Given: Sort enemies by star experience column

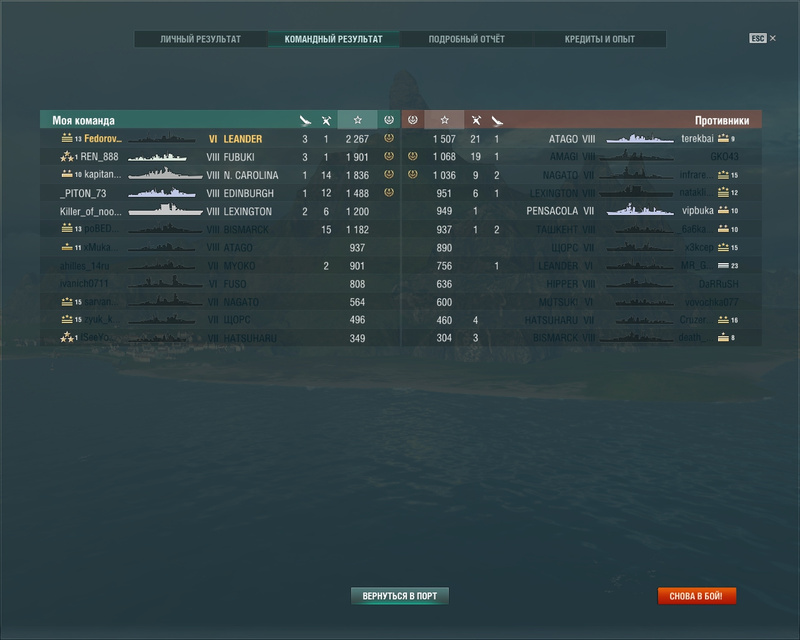Looking at the screenshot, I should 444,120.
